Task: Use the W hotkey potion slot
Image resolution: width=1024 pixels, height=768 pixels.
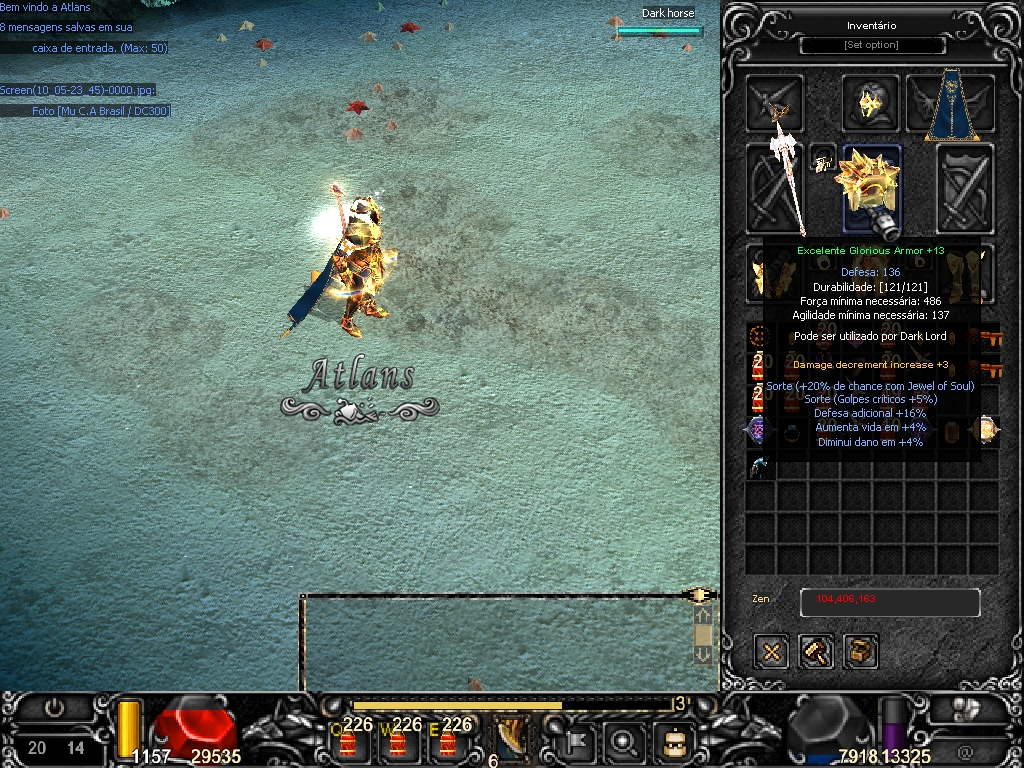Action: coord(398,742)
